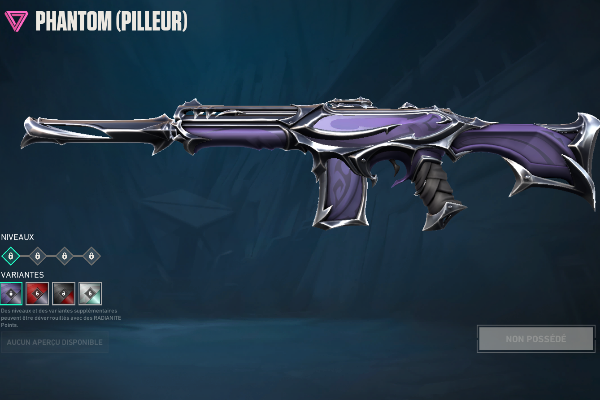Screen dimensions: 600x400
Task: Pick the black and red variant
Action: tap(64, 293)
